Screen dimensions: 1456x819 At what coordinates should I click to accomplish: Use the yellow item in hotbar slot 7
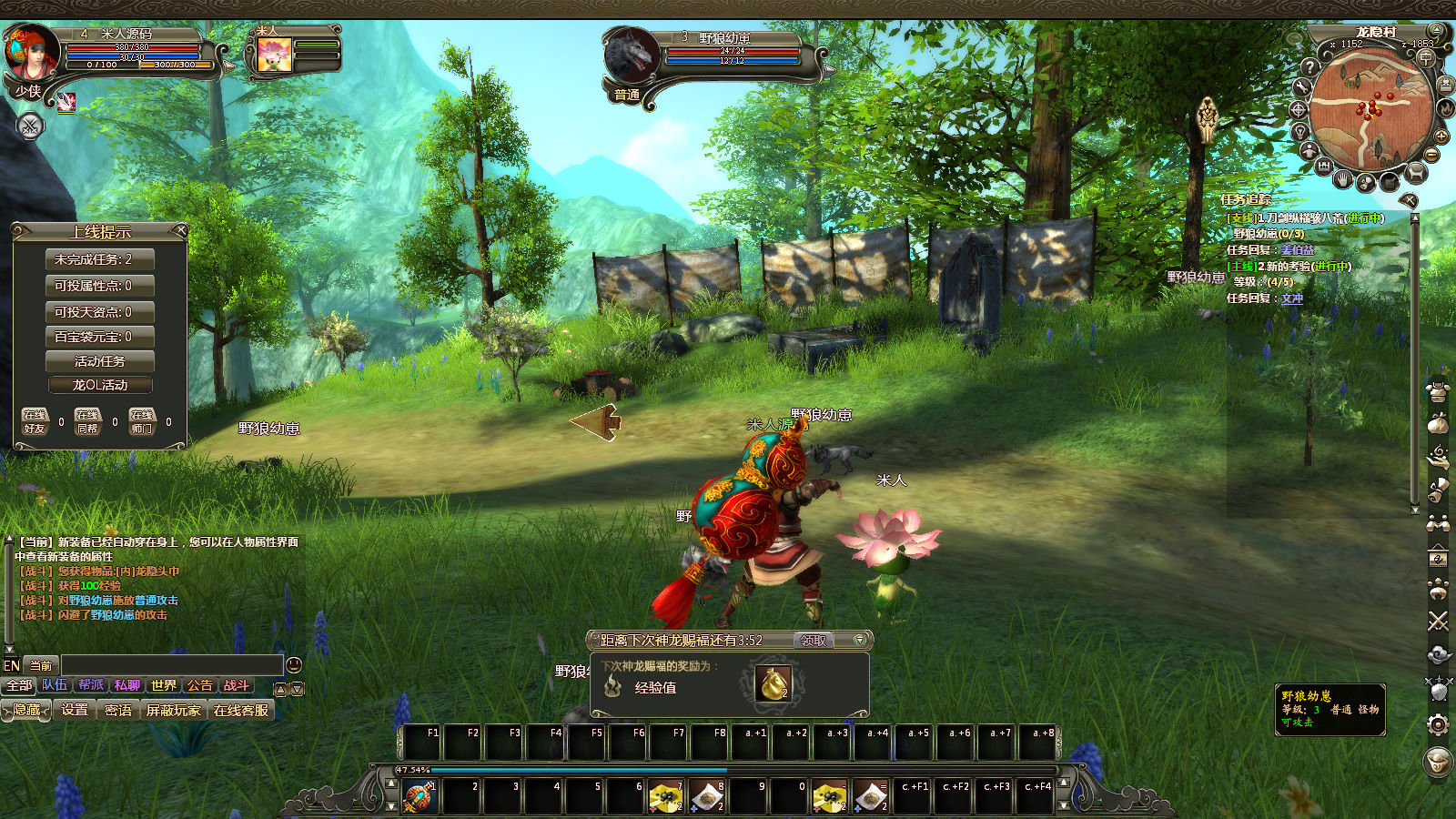[x=665, y=797]
